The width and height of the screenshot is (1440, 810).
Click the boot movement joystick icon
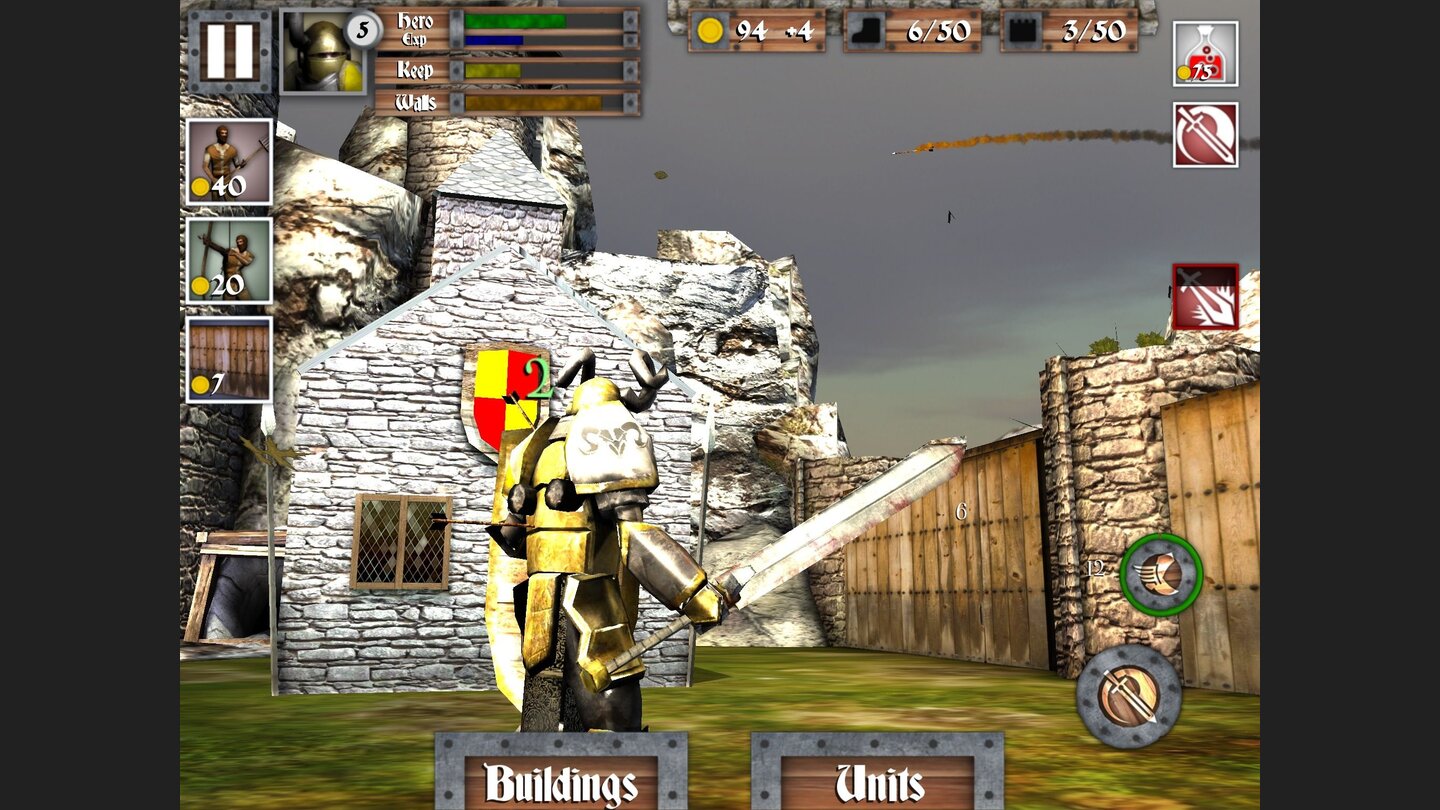click(x=1160, y=578)
